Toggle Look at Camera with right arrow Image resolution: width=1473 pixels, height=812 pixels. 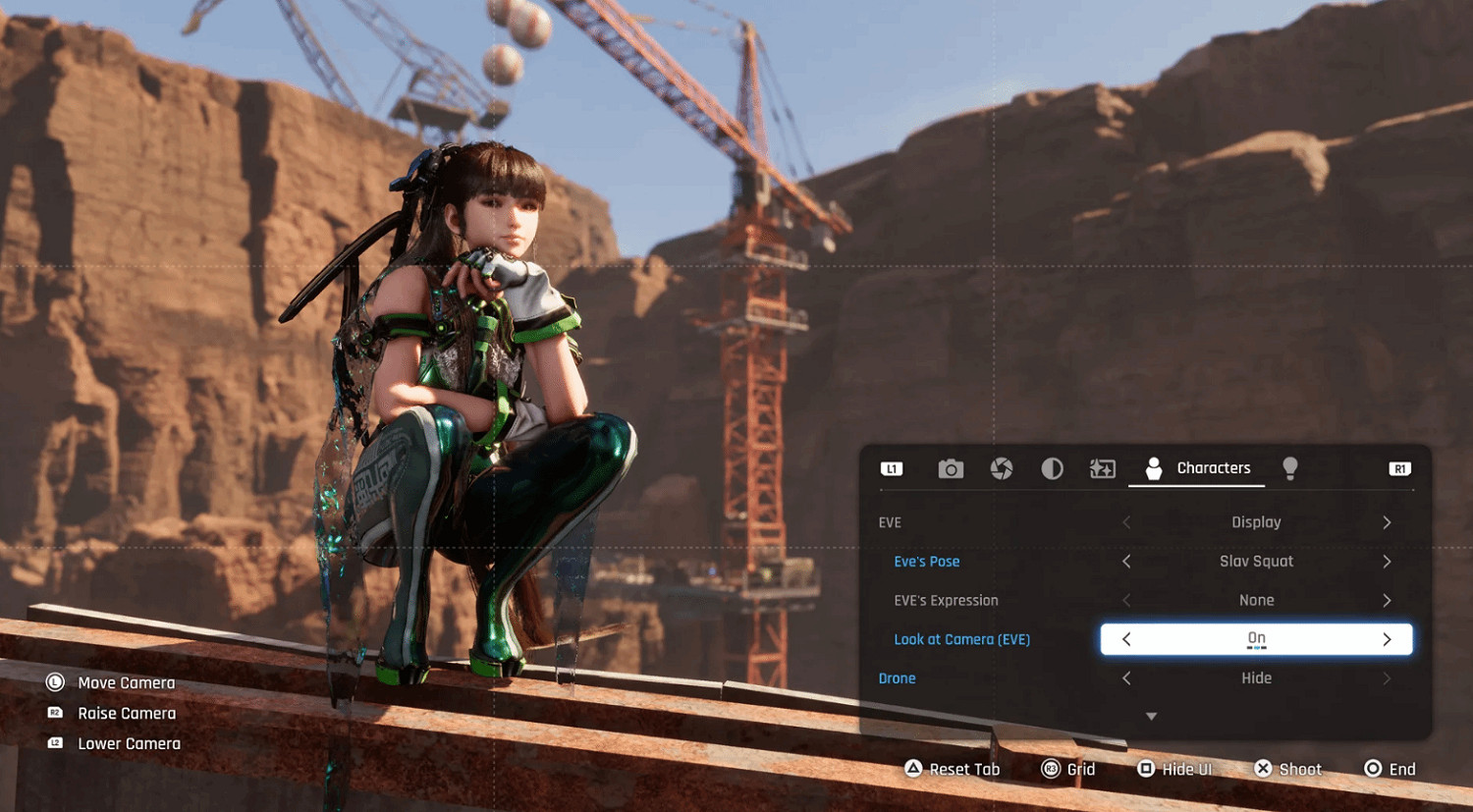click(1387, 639)
